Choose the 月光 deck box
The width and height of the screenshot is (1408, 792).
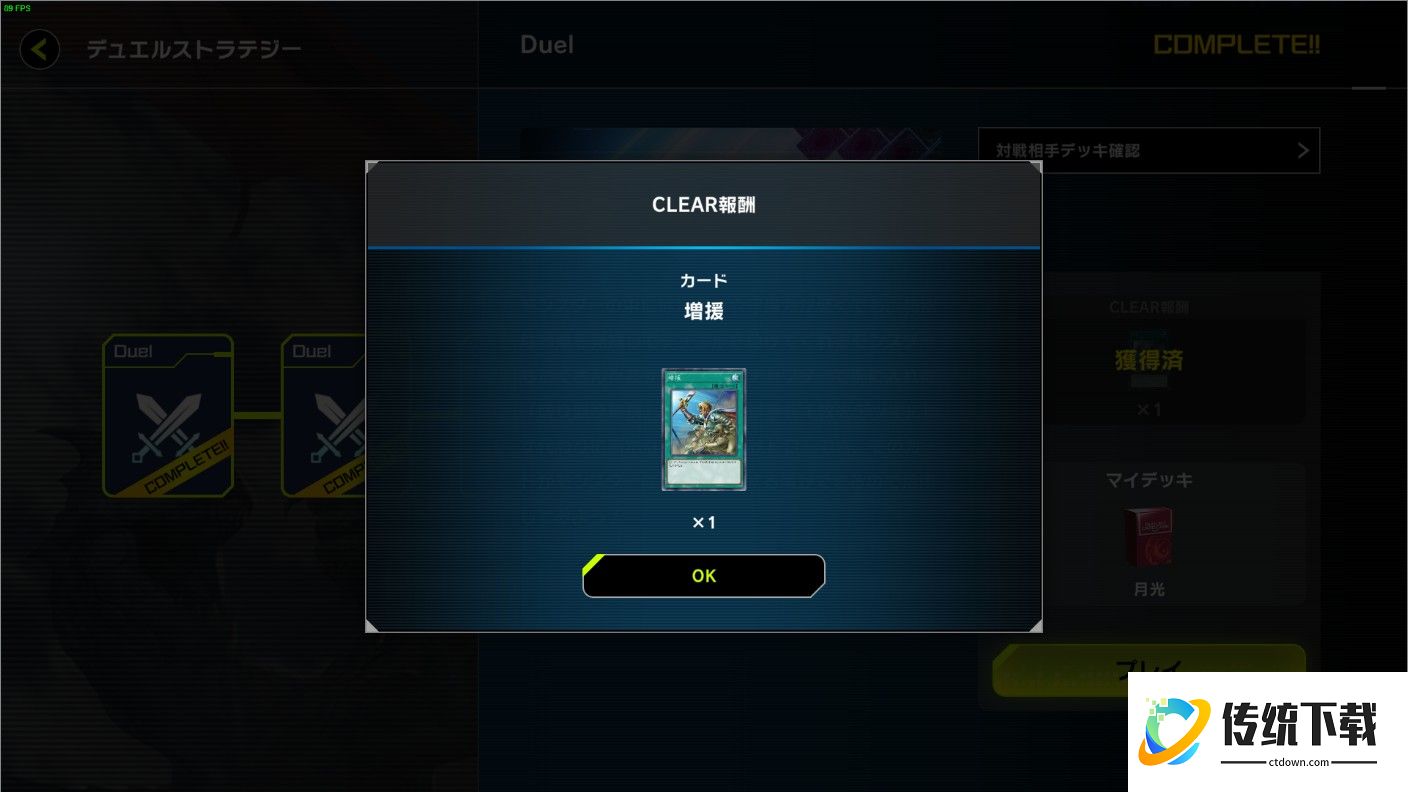click(1148, 537)
